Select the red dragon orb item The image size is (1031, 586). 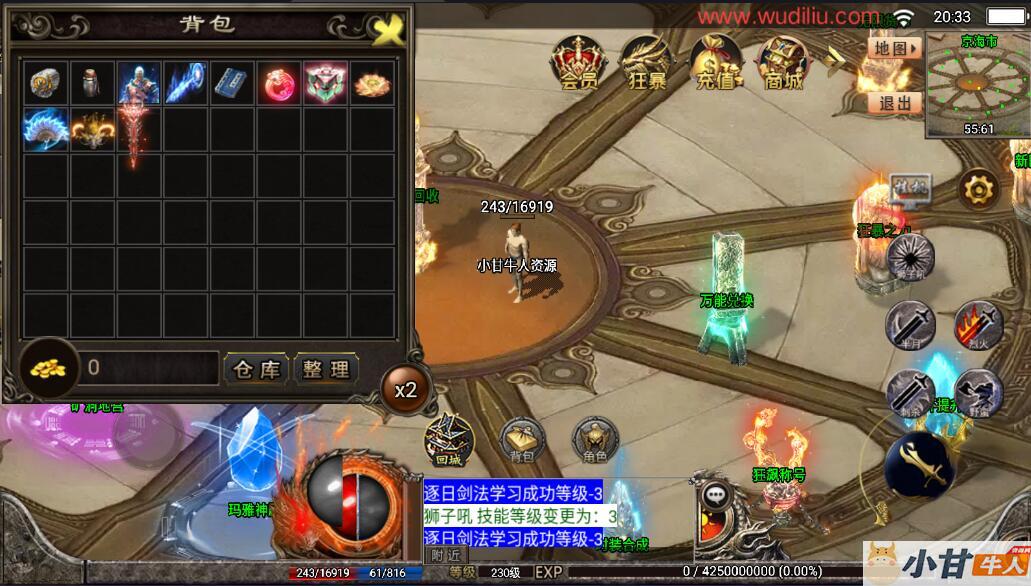279,83
